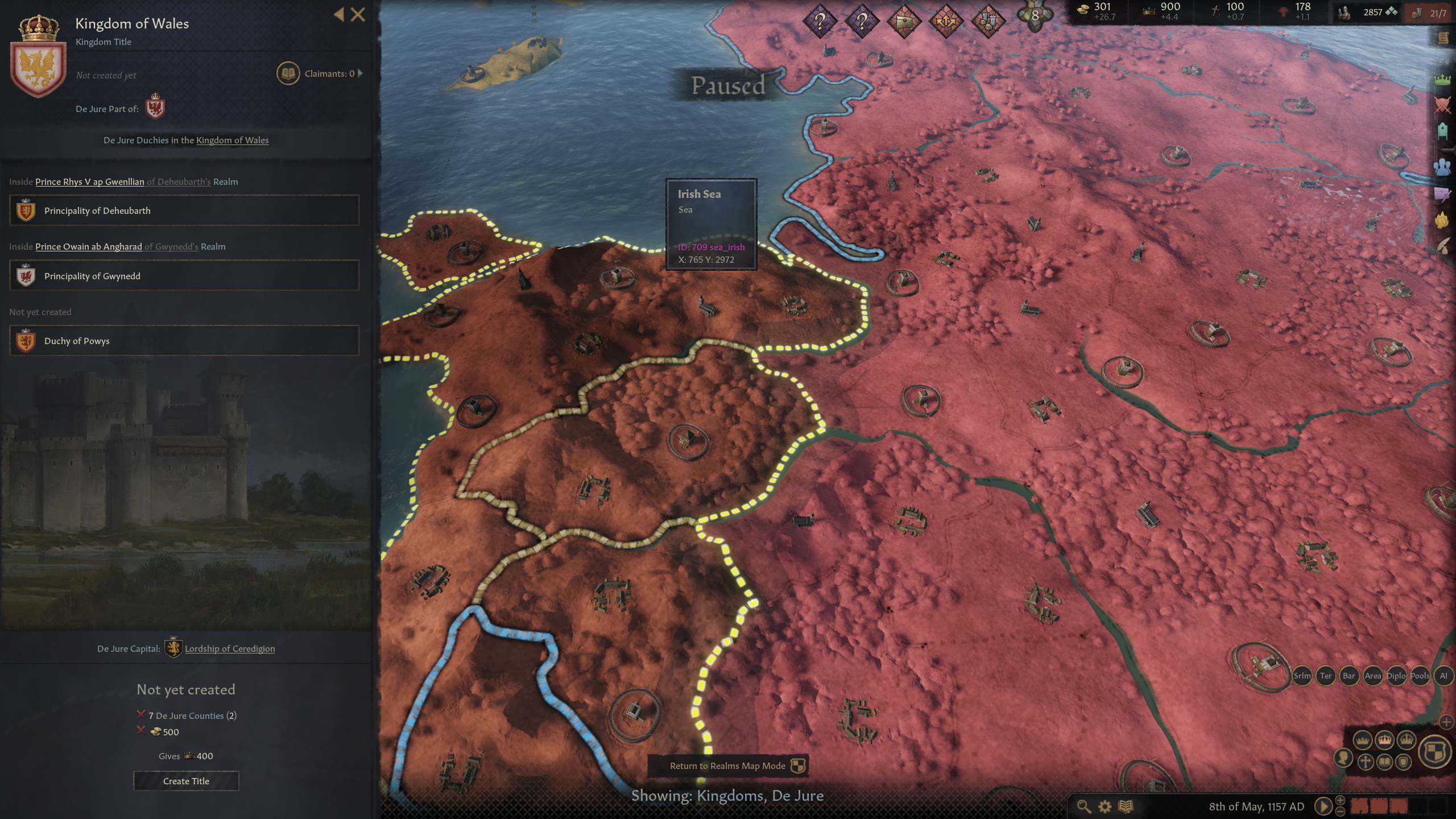The image size is (1456, 819).
Task: Select the realms coat of arms map mode
Action: [x=1434, y=751]
